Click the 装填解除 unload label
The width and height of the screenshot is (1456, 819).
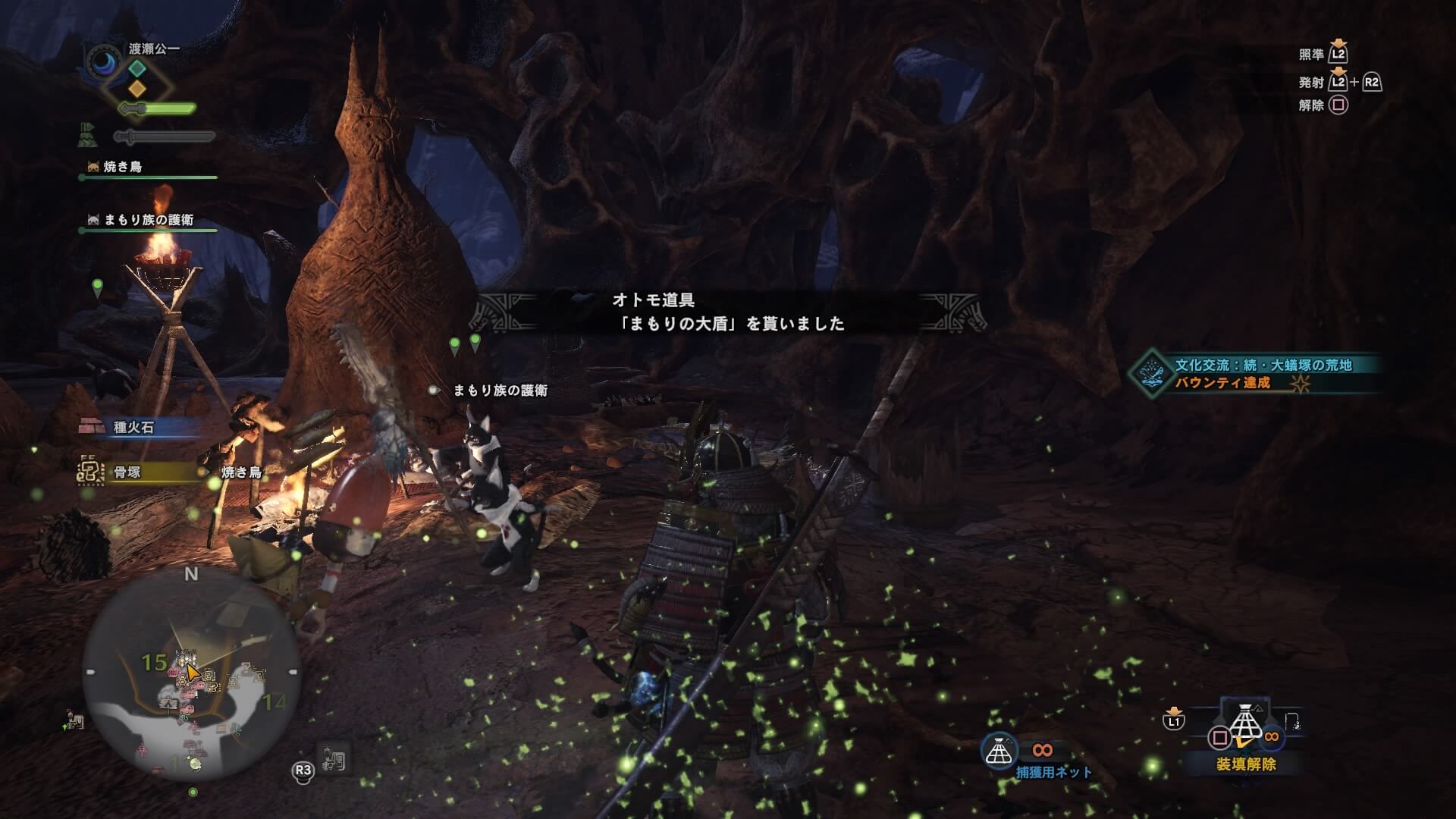(x=1245, y=764)
